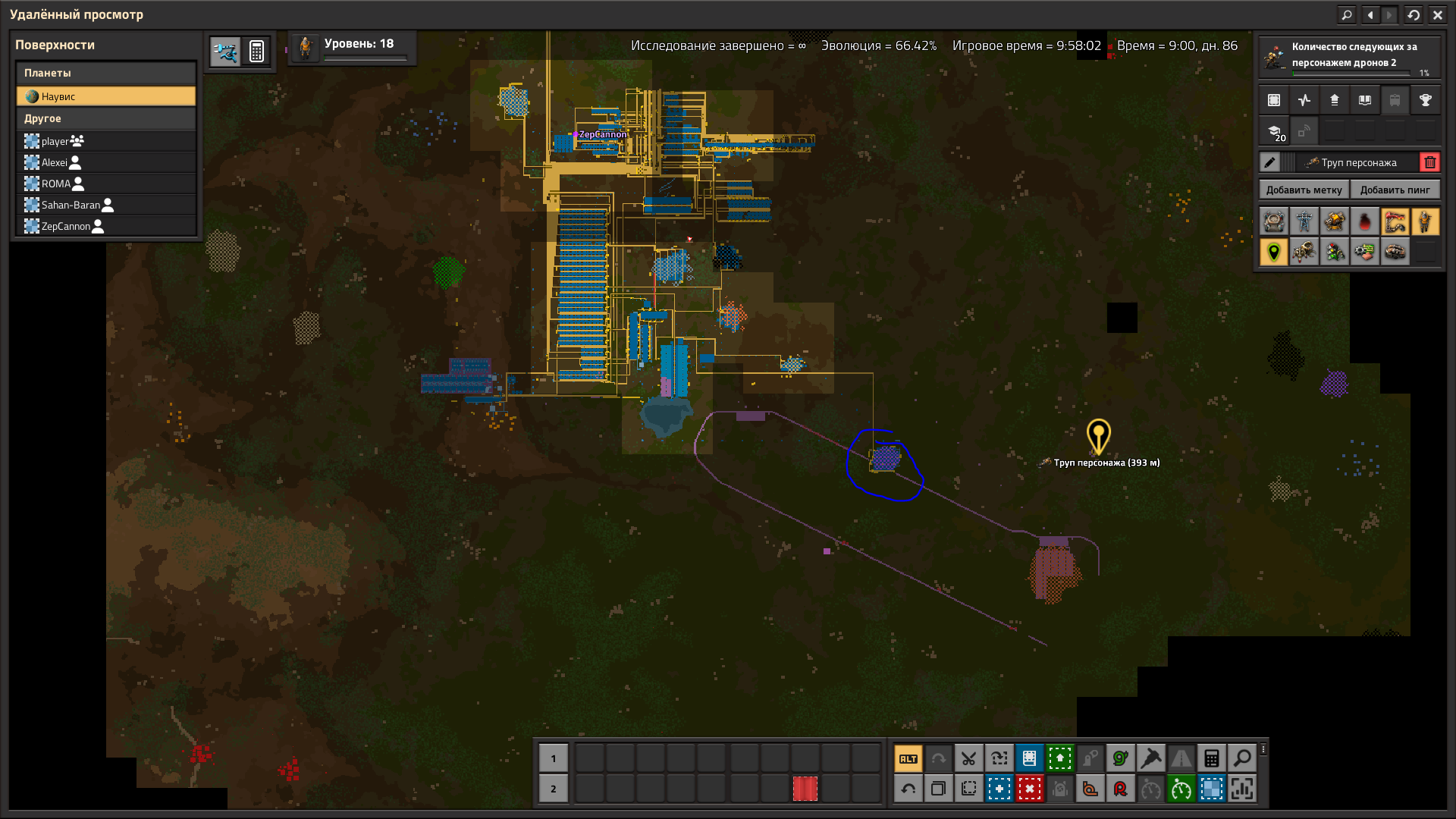Click the yellow Труп персонажа map marker

(1098, 436)
